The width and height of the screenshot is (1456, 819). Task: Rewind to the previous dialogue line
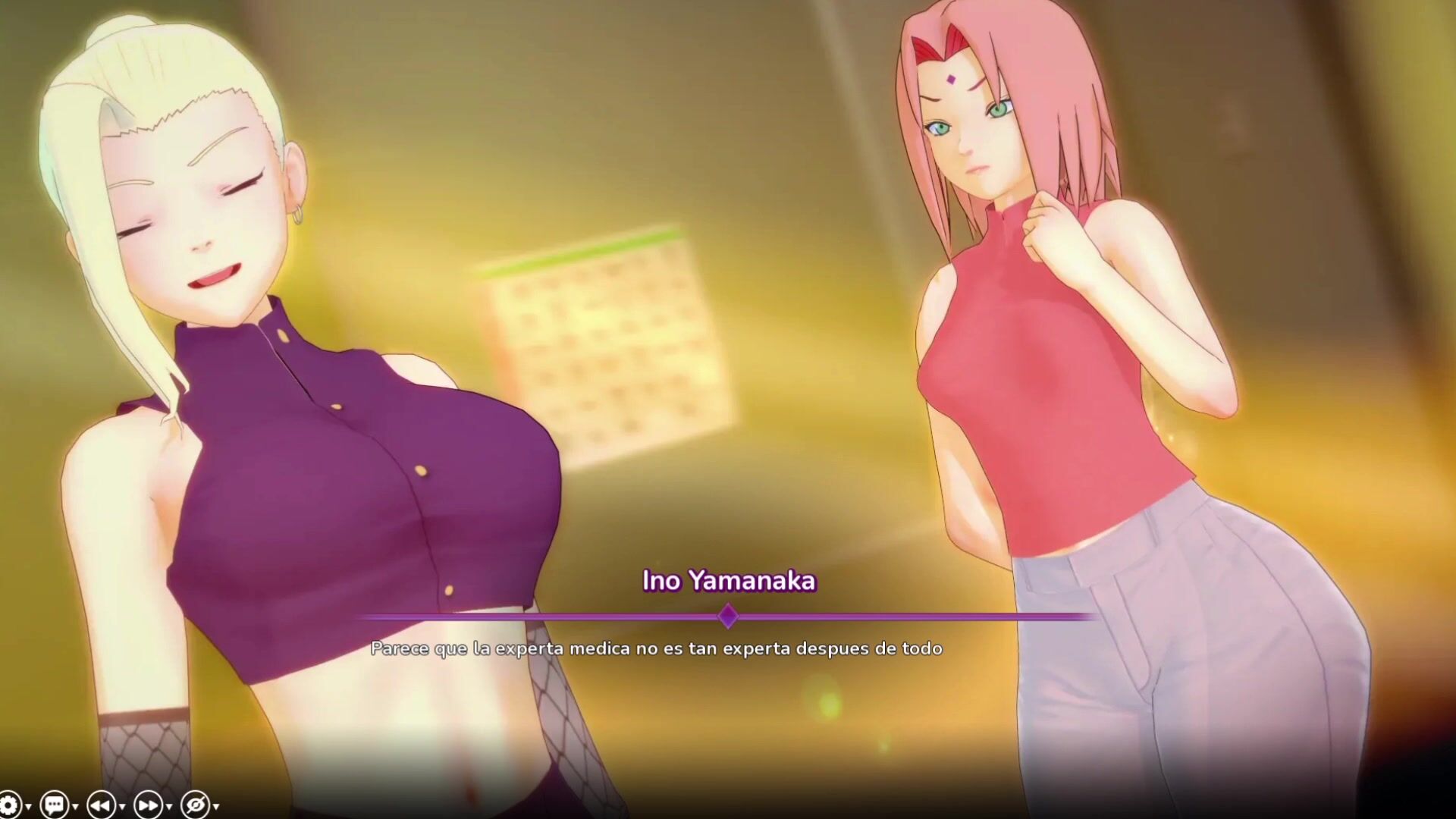(101, 805)
